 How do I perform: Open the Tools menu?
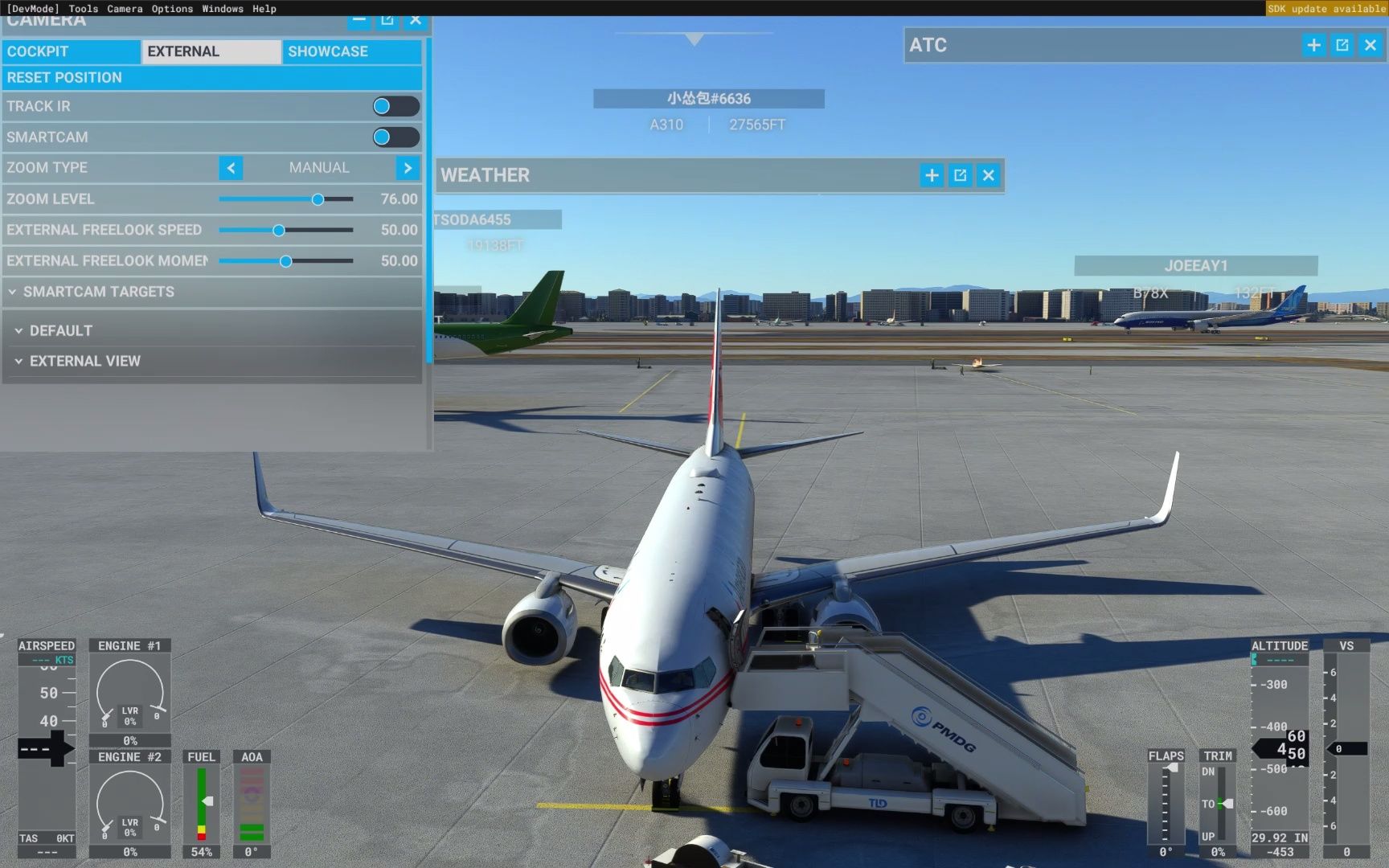(x=83, y=9)
